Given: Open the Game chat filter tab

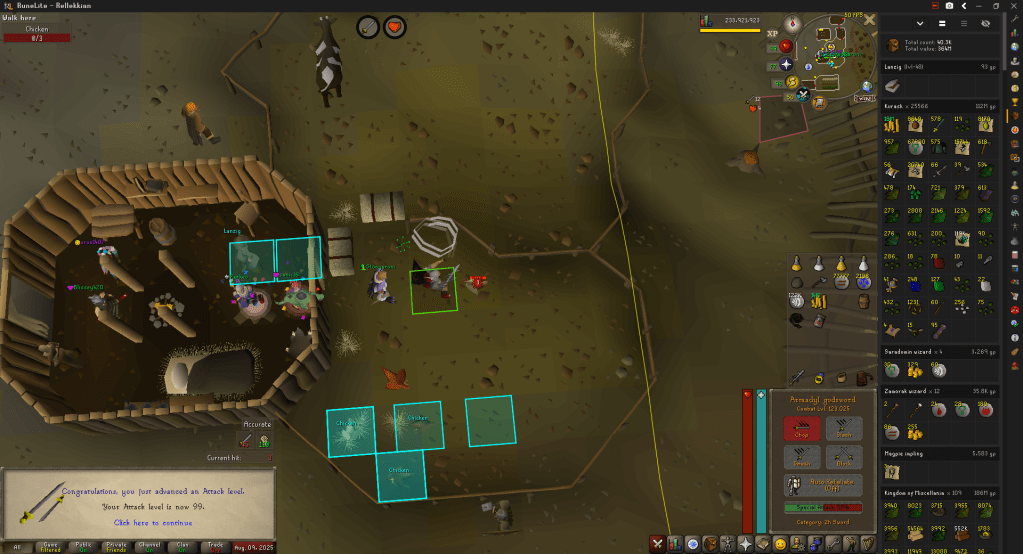Looking at the screenshot, I should pos(49,546).
